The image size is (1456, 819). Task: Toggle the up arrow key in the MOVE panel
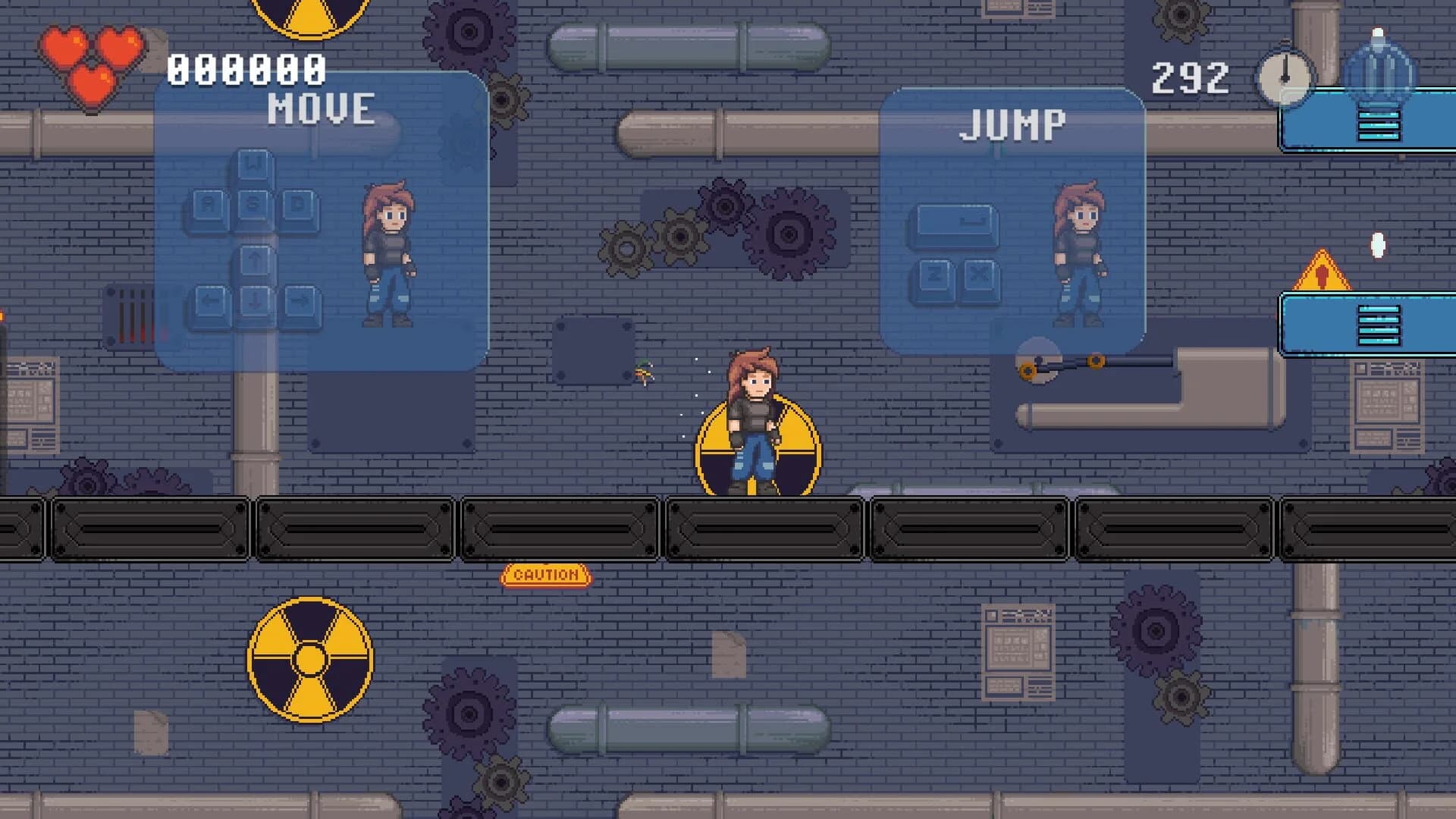[x=255, y=262]
